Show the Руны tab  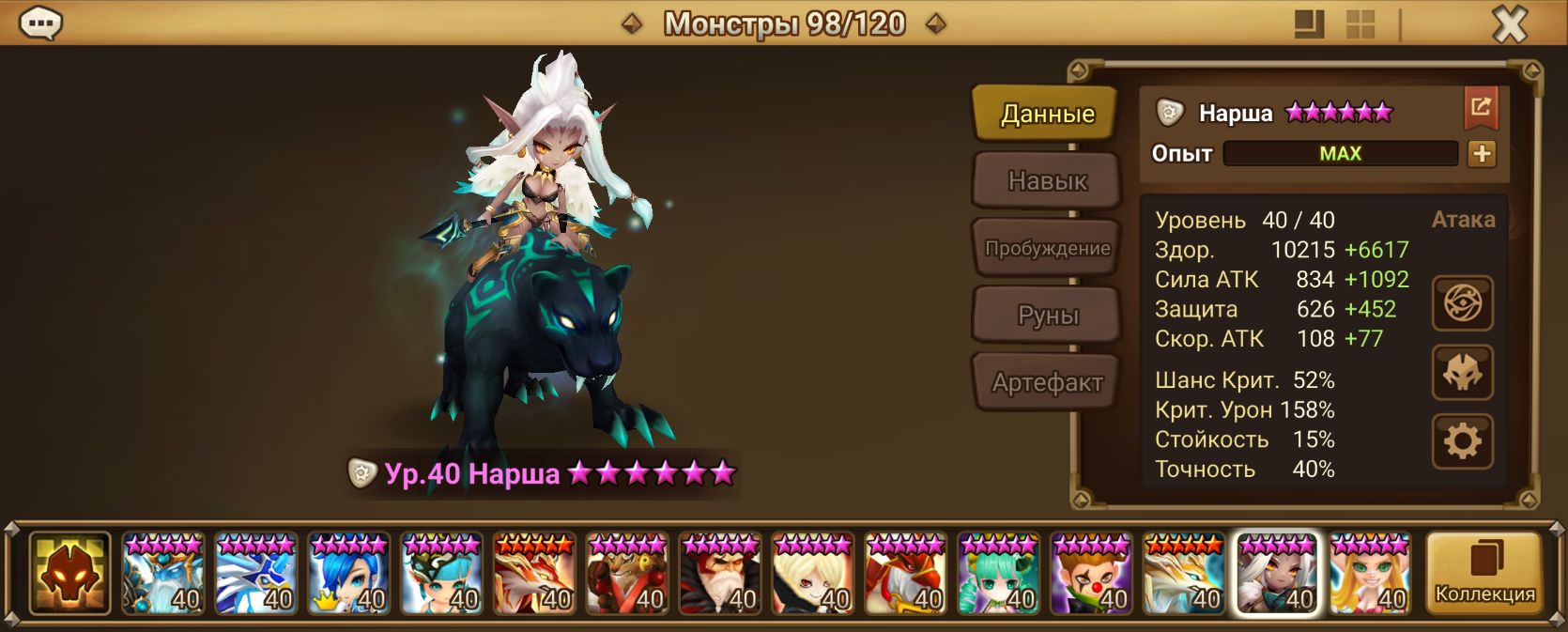click(x=1046, y=316)
